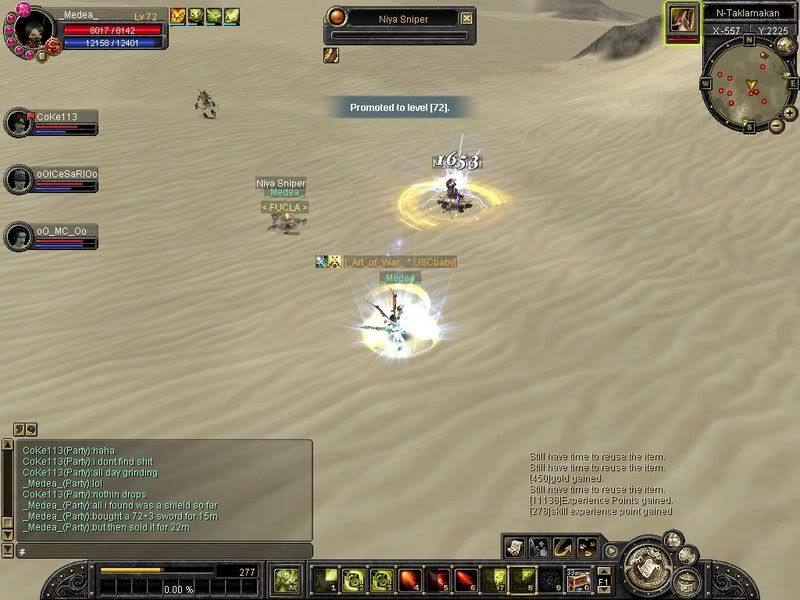Click the chat input field
This screenshot has width=800, height=600.
[160, 551]
